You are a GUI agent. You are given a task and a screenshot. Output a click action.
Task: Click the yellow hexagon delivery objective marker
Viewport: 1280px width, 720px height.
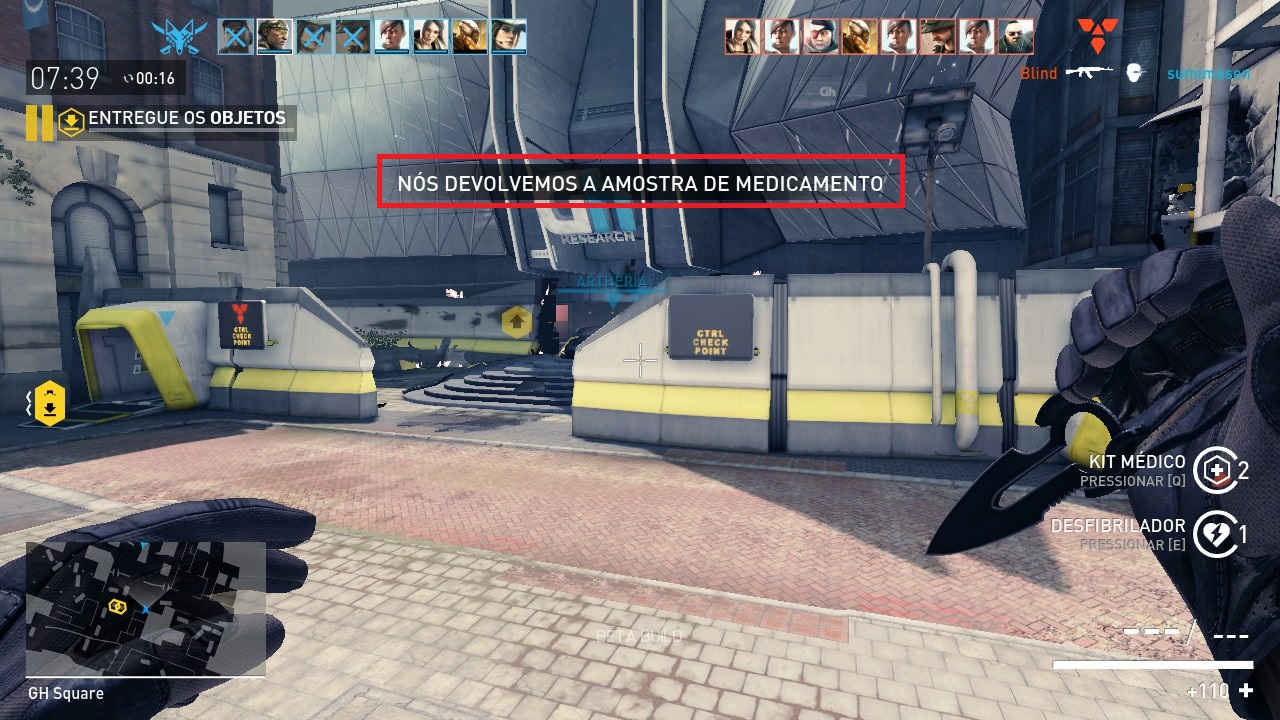(50, 402)
